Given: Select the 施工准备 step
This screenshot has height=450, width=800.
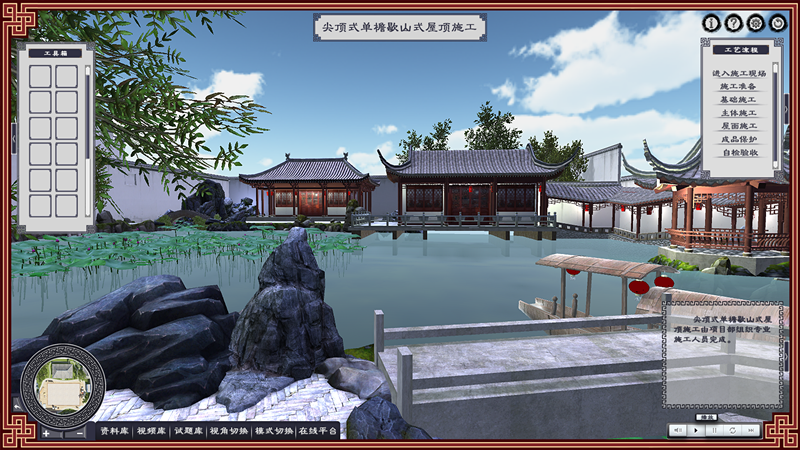Looking at the screenshot, I should (739, 87).
